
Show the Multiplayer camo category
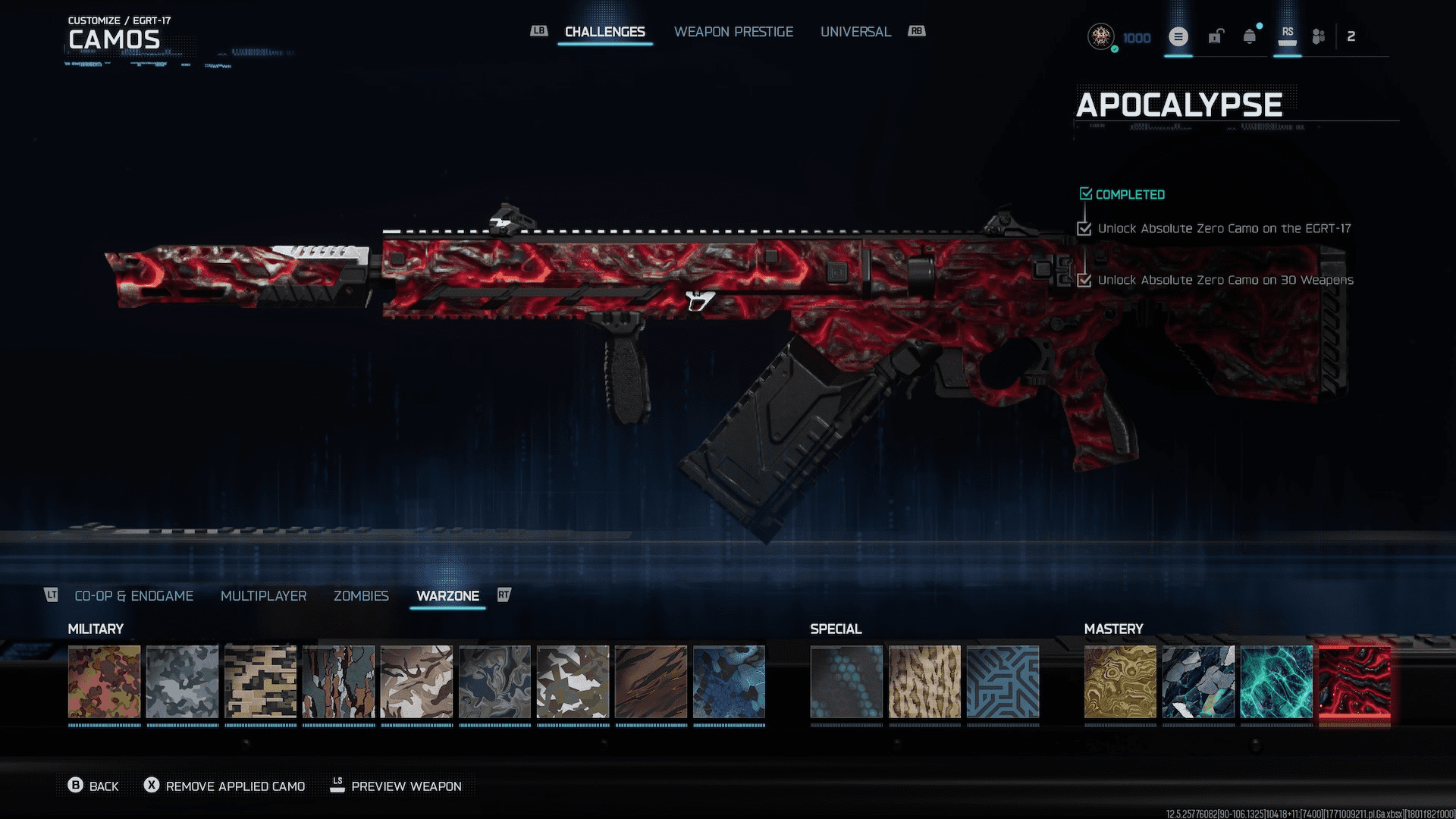pyautogui.click(x=263, y=596)
